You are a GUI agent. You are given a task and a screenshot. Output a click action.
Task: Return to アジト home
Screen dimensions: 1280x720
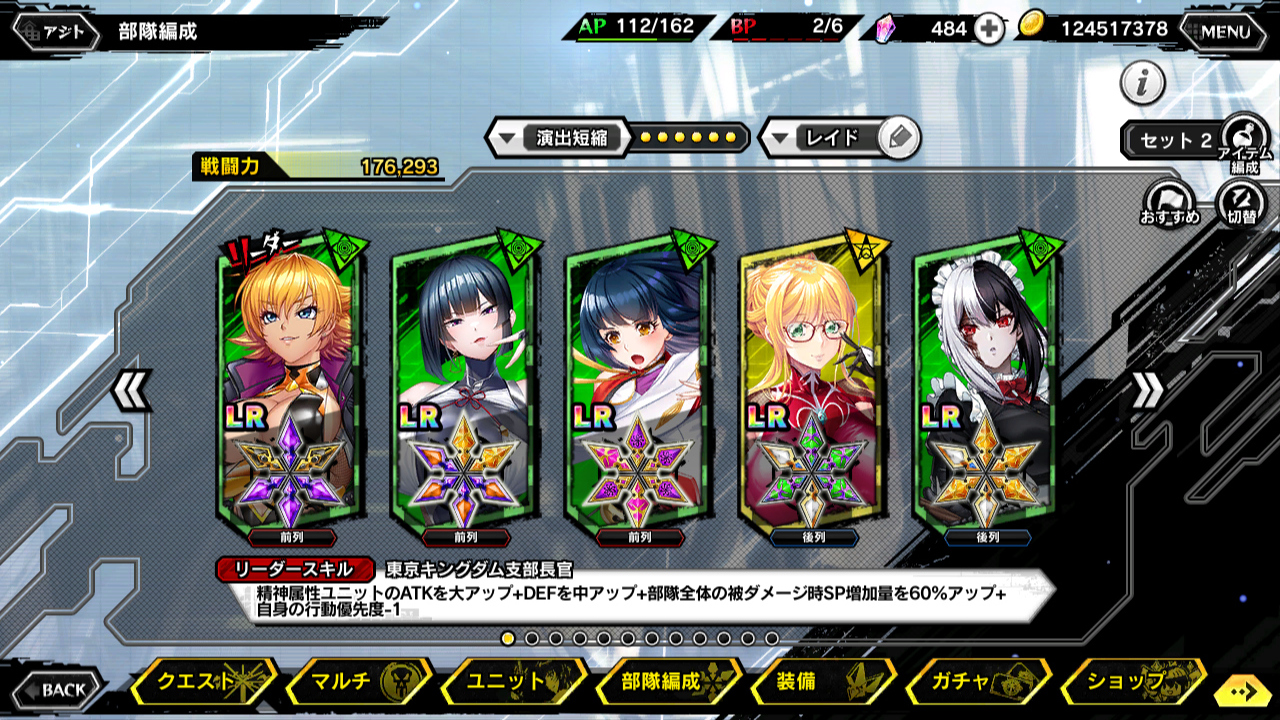tap(58, 31)
